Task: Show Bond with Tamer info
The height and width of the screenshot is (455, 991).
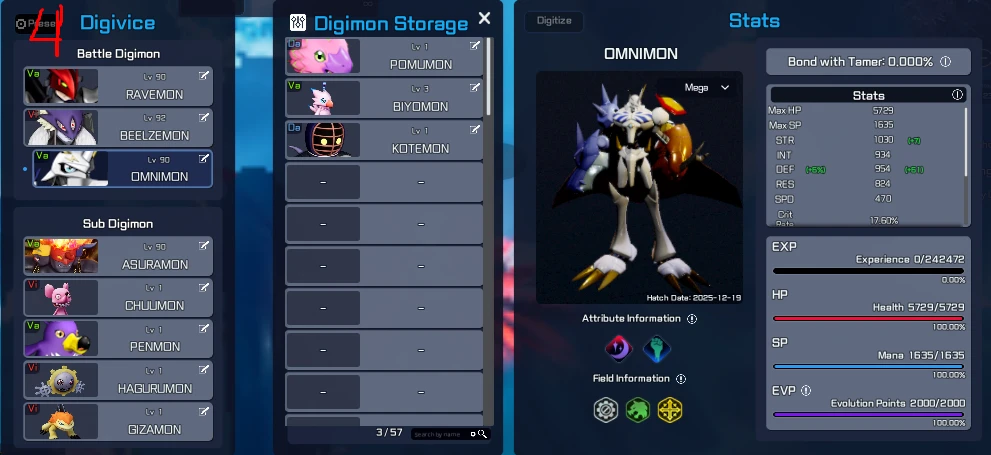Action: [945, 62]
